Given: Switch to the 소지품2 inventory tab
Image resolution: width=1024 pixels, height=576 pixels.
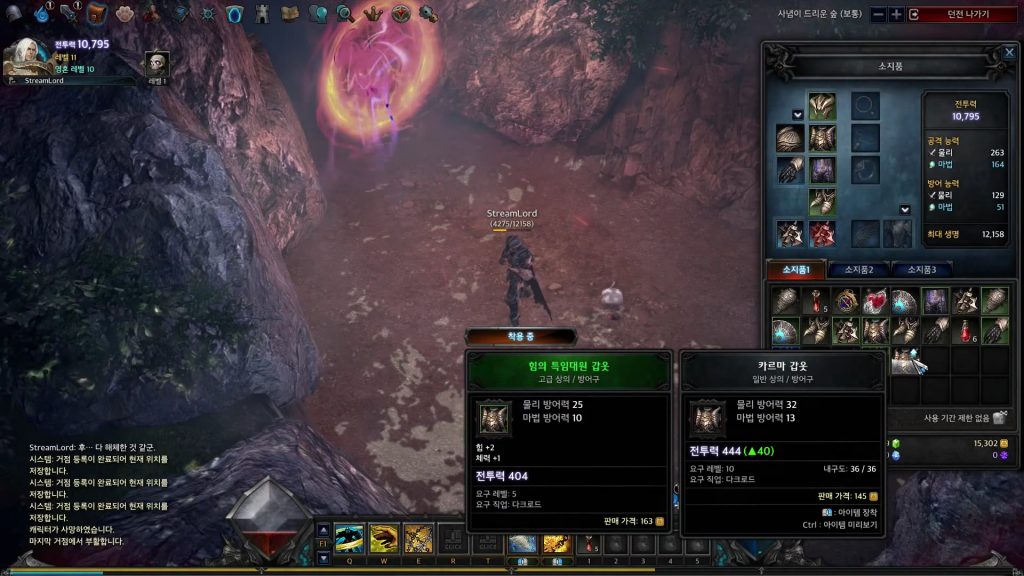Looking at the screenshot, I should 860,270.
